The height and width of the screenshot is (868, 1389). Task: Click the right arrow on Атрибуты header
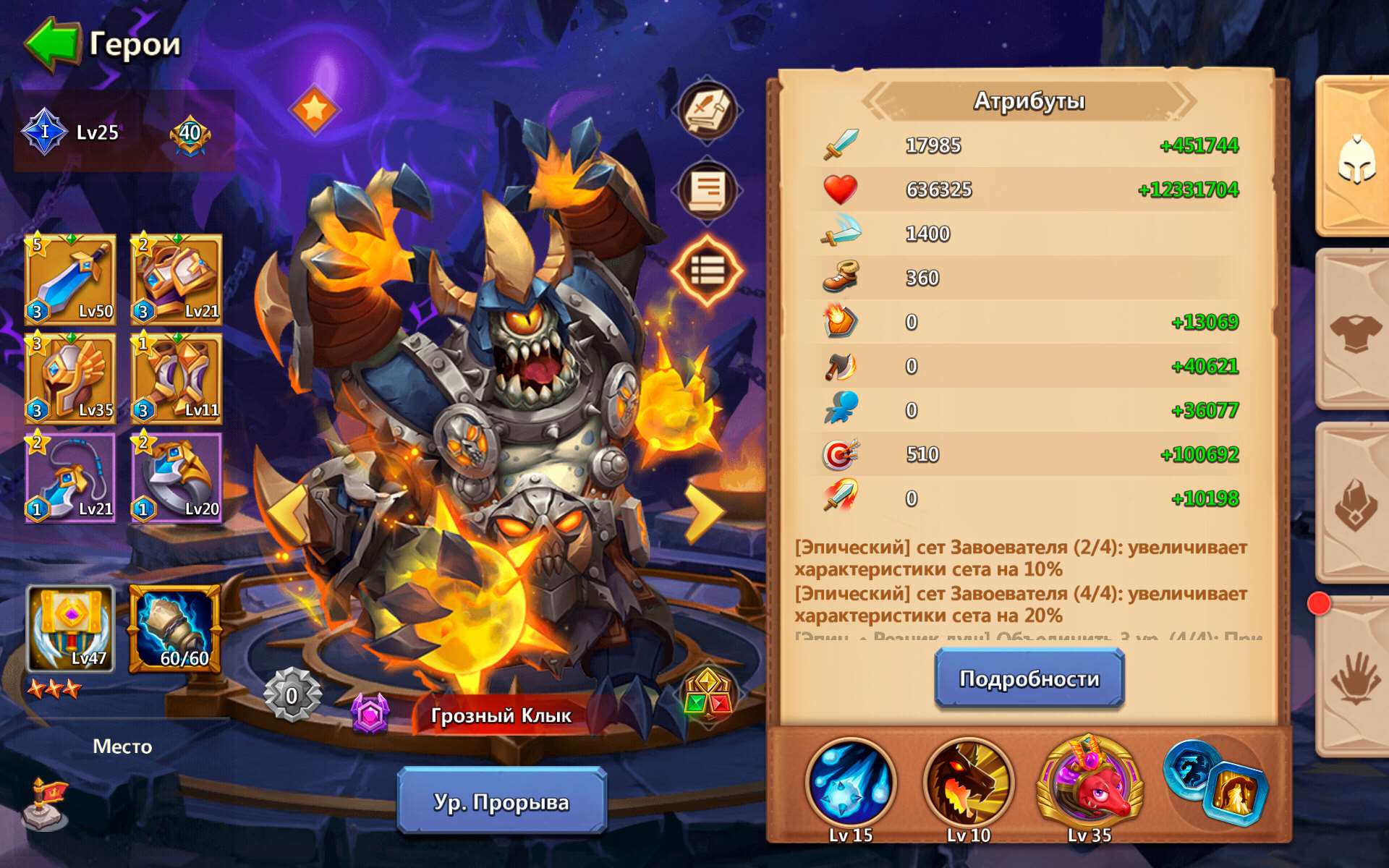1184,101
